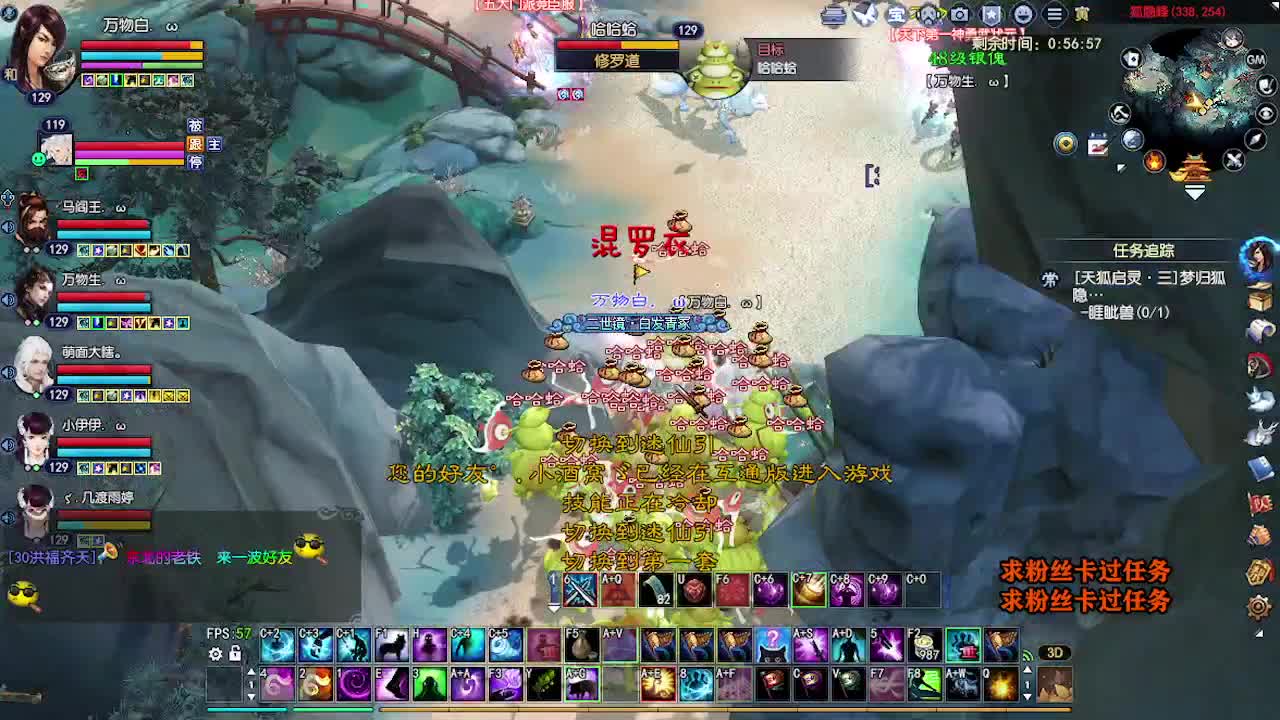Viewport: 1280px width, 720px height.
Task: Select the wolf companion skill on F1
Action: 390,645
